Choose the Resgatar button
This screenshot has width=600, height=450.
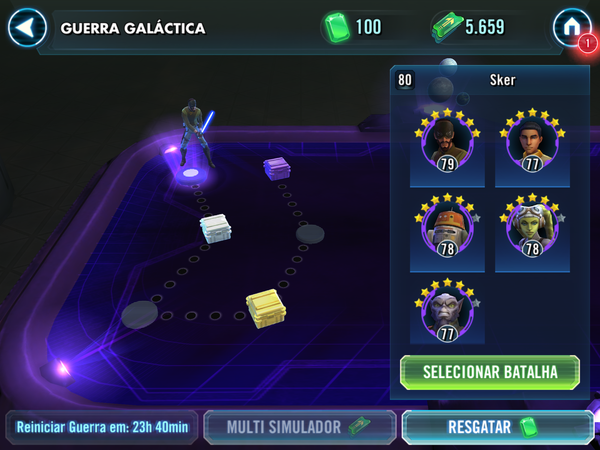pyautogui.click(x=497, y=428)
